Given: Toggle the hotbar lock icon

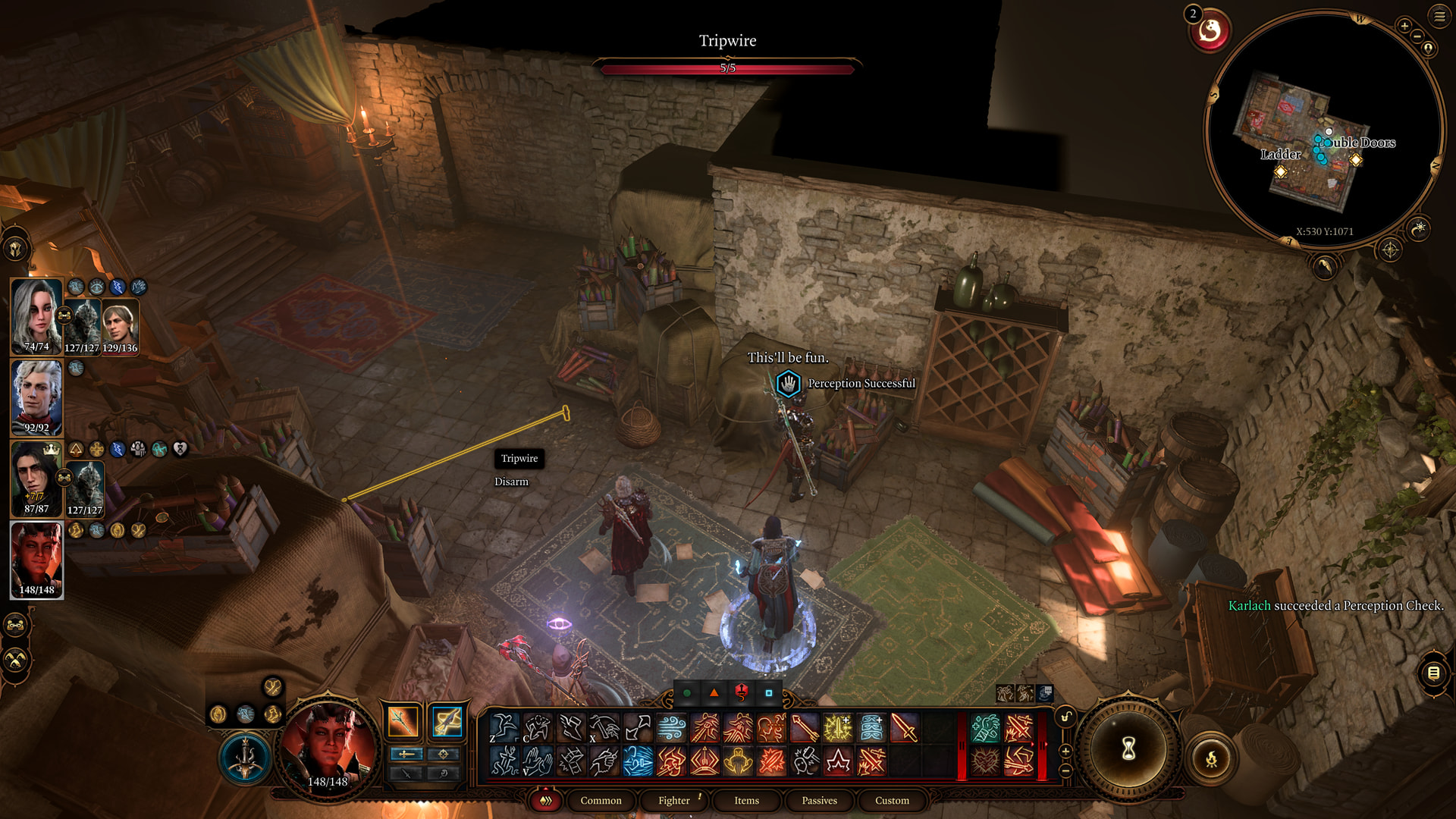Looking at the screenshot, I should pos(1065,717).
